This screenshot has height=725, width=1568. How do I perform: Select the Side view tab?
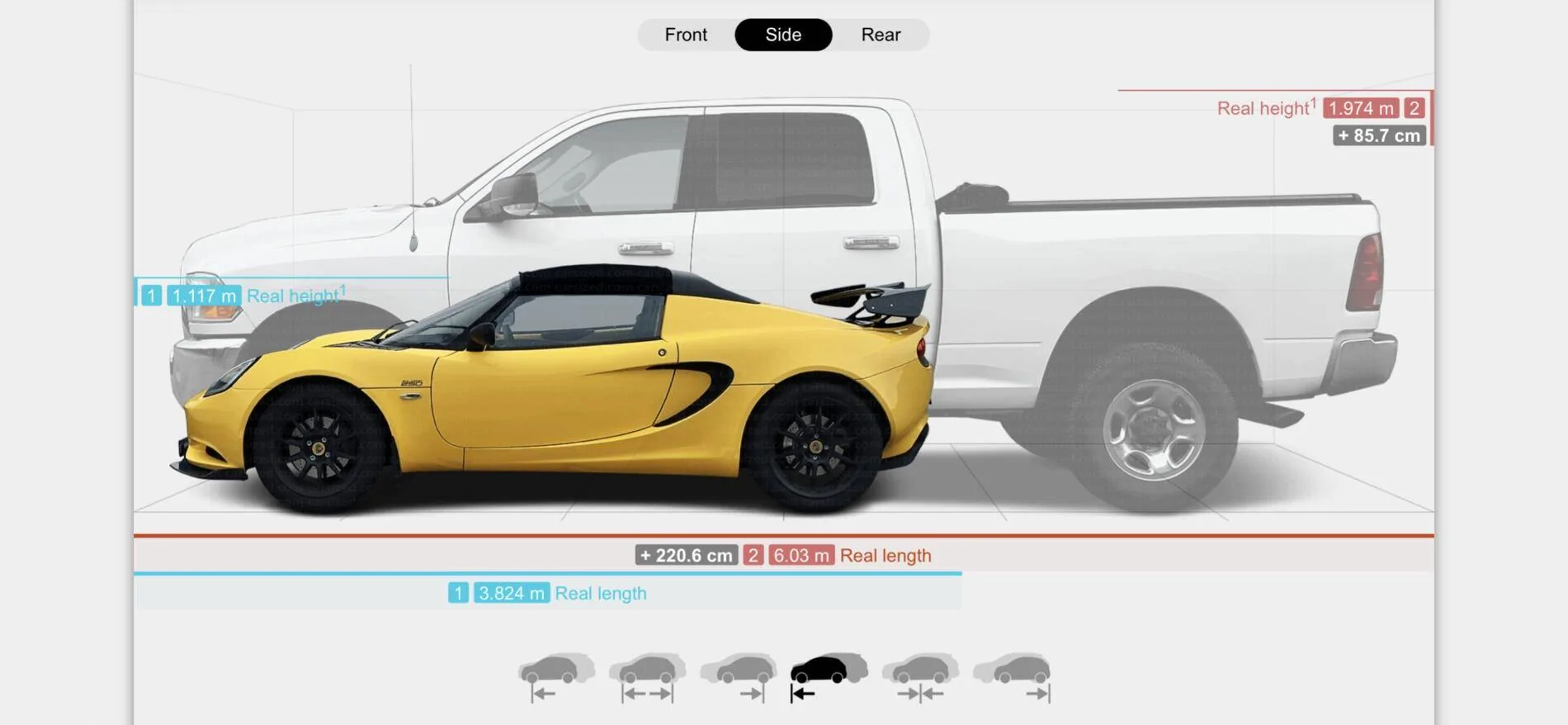[783, 35]
